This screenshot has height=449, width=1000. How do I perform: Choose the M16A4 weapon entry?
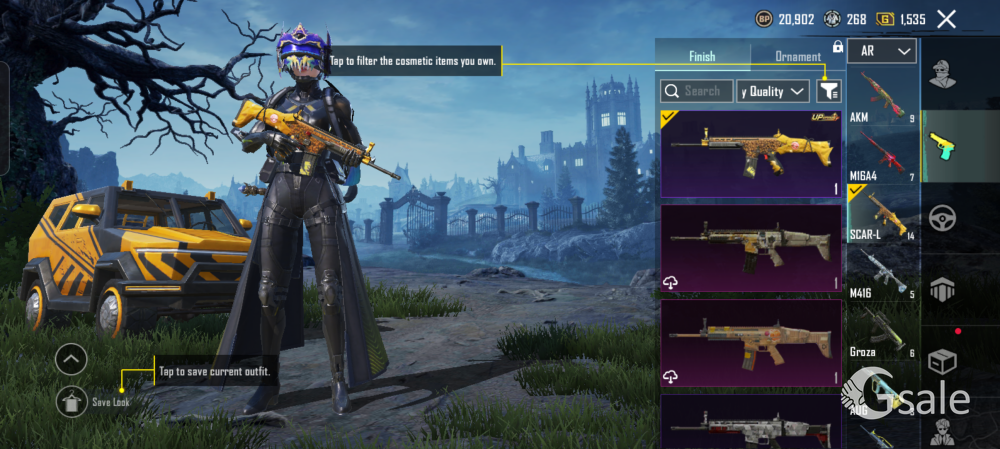[882, 155]
